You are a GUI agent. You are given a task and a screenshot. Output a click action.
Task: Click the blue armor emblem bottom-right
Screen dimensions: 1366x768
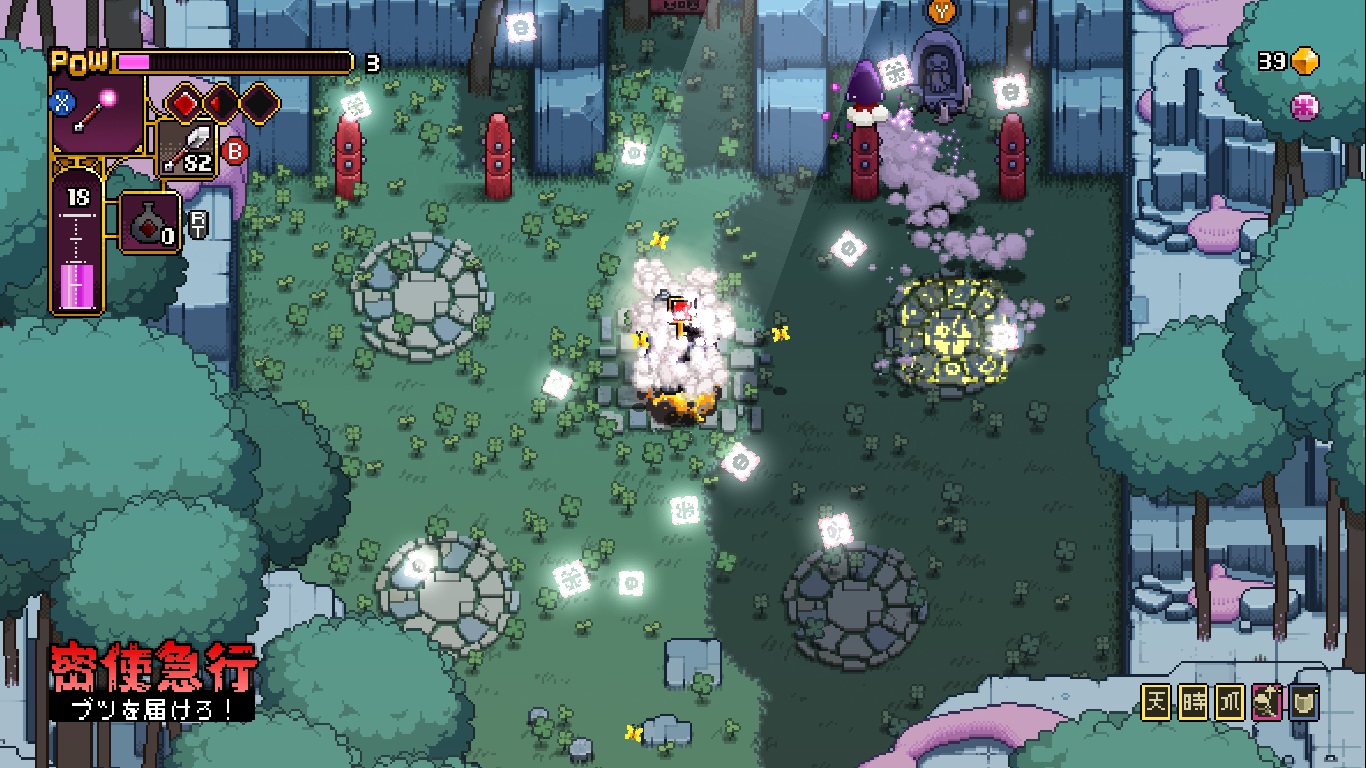click(1304, 703)
